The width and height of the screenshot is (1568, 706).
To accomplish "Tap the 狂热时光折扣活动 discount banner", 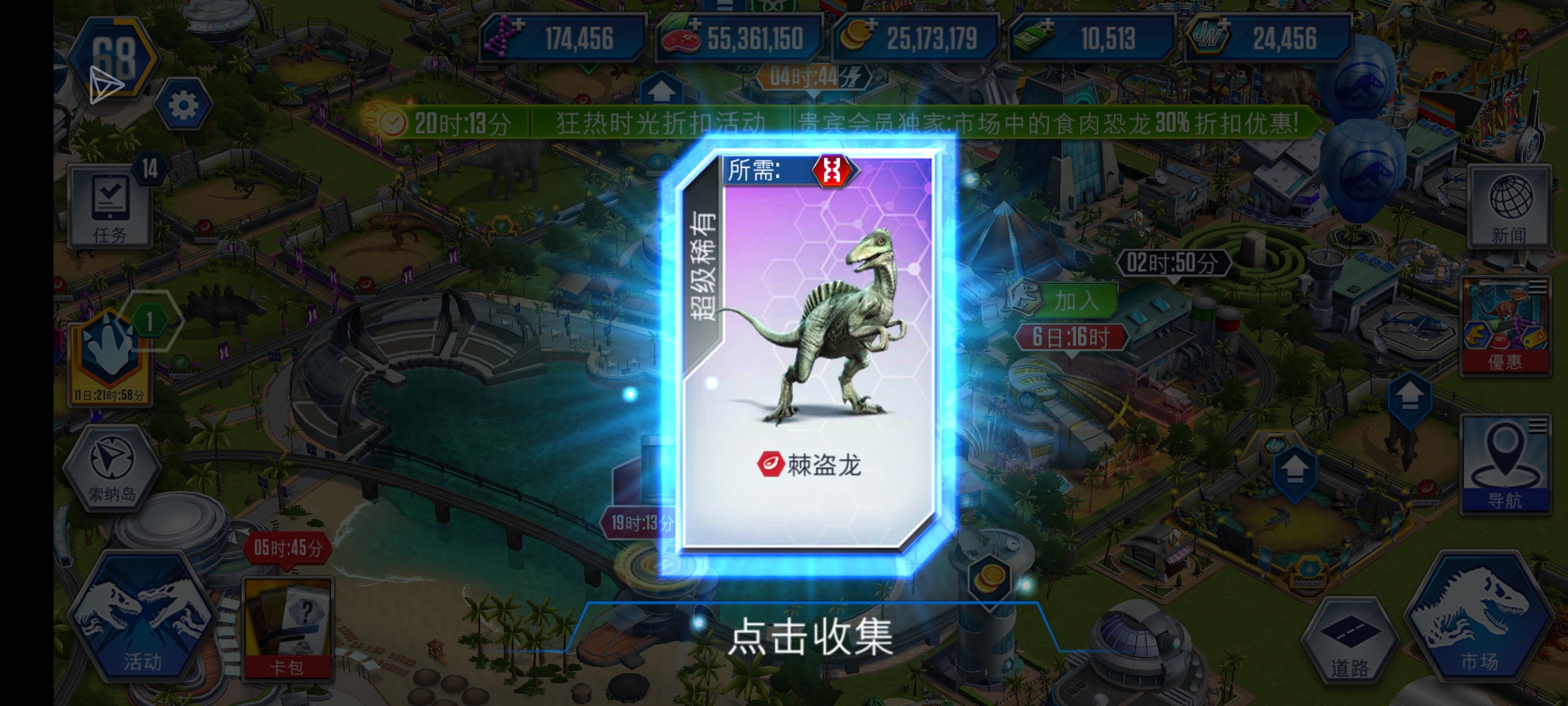I will [x=660, y=121].
